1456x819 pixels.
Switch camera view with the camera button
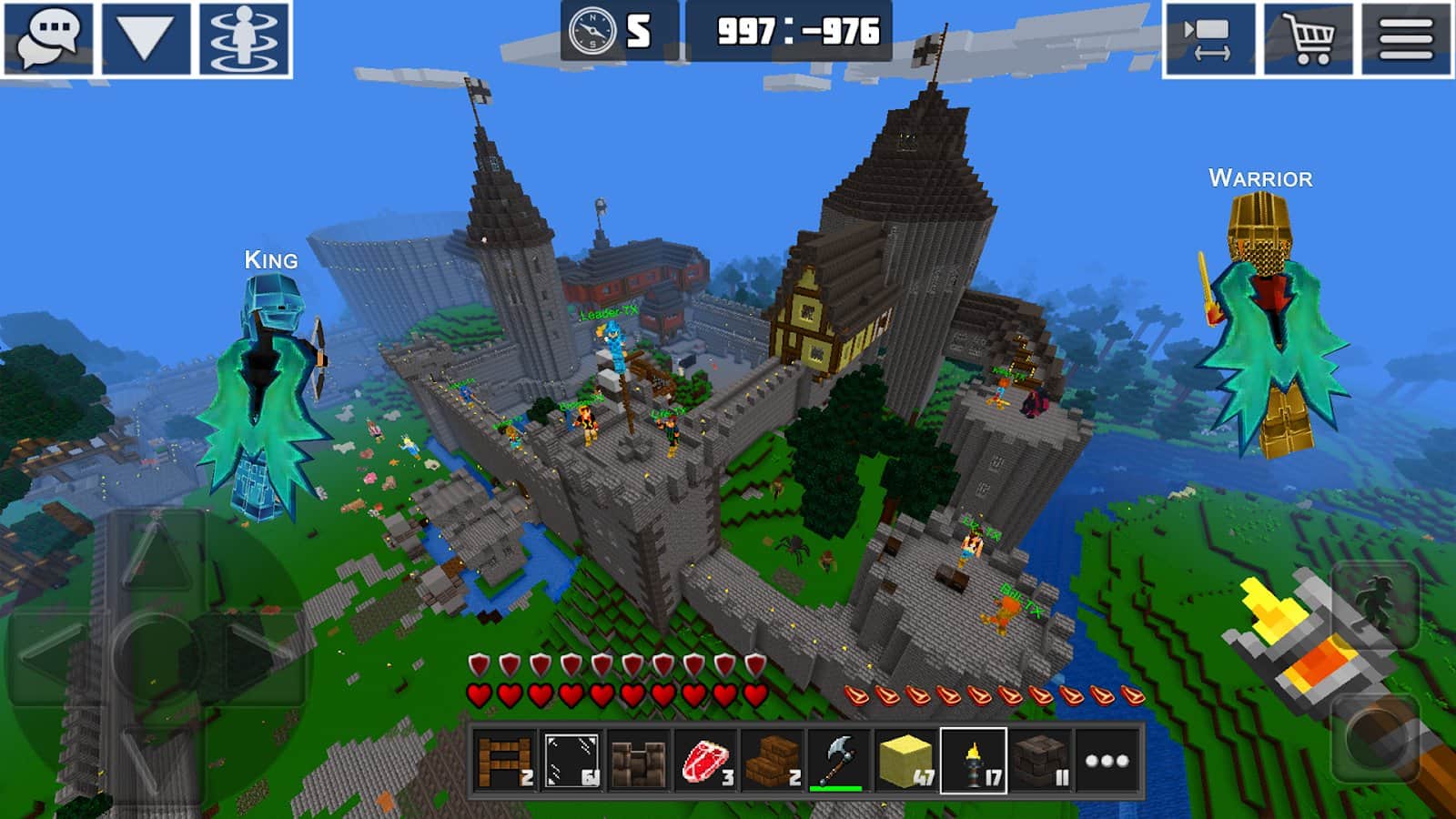coord(1208,38)
